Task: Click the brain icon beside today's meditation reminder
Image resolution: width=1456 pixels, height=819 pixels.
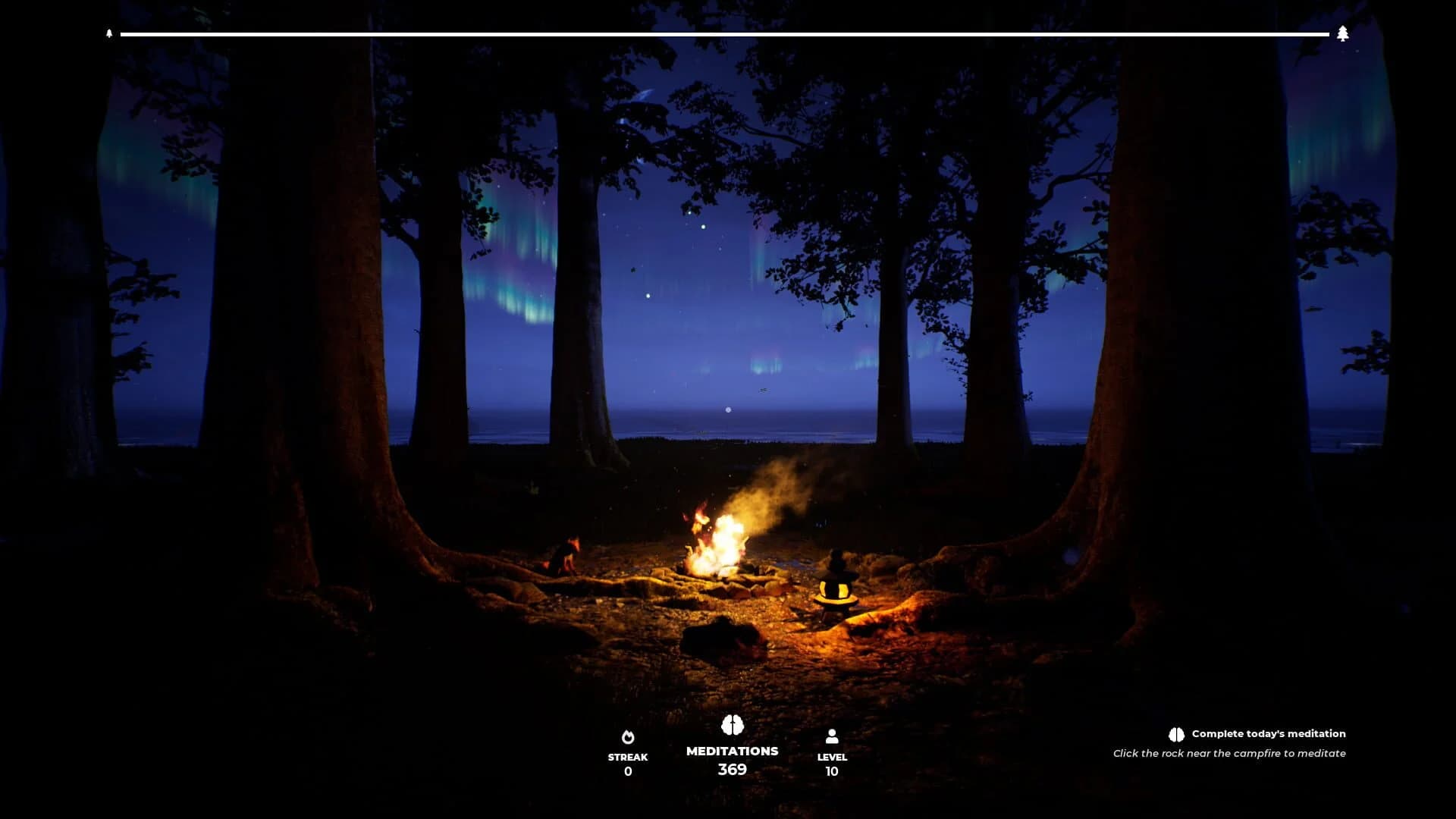Action: point(1175,733)
